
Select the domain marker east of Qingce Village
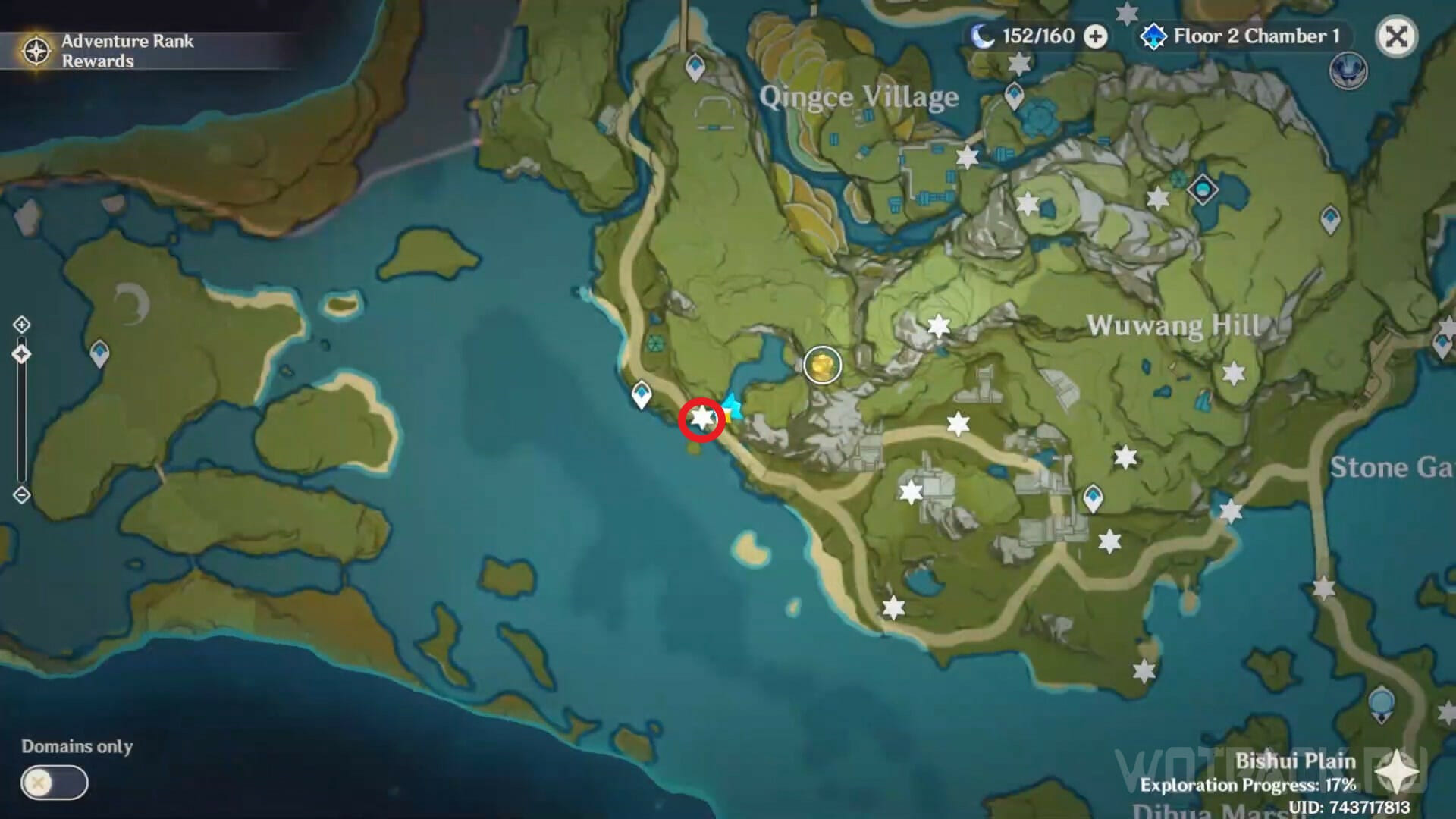(1202, 189)
